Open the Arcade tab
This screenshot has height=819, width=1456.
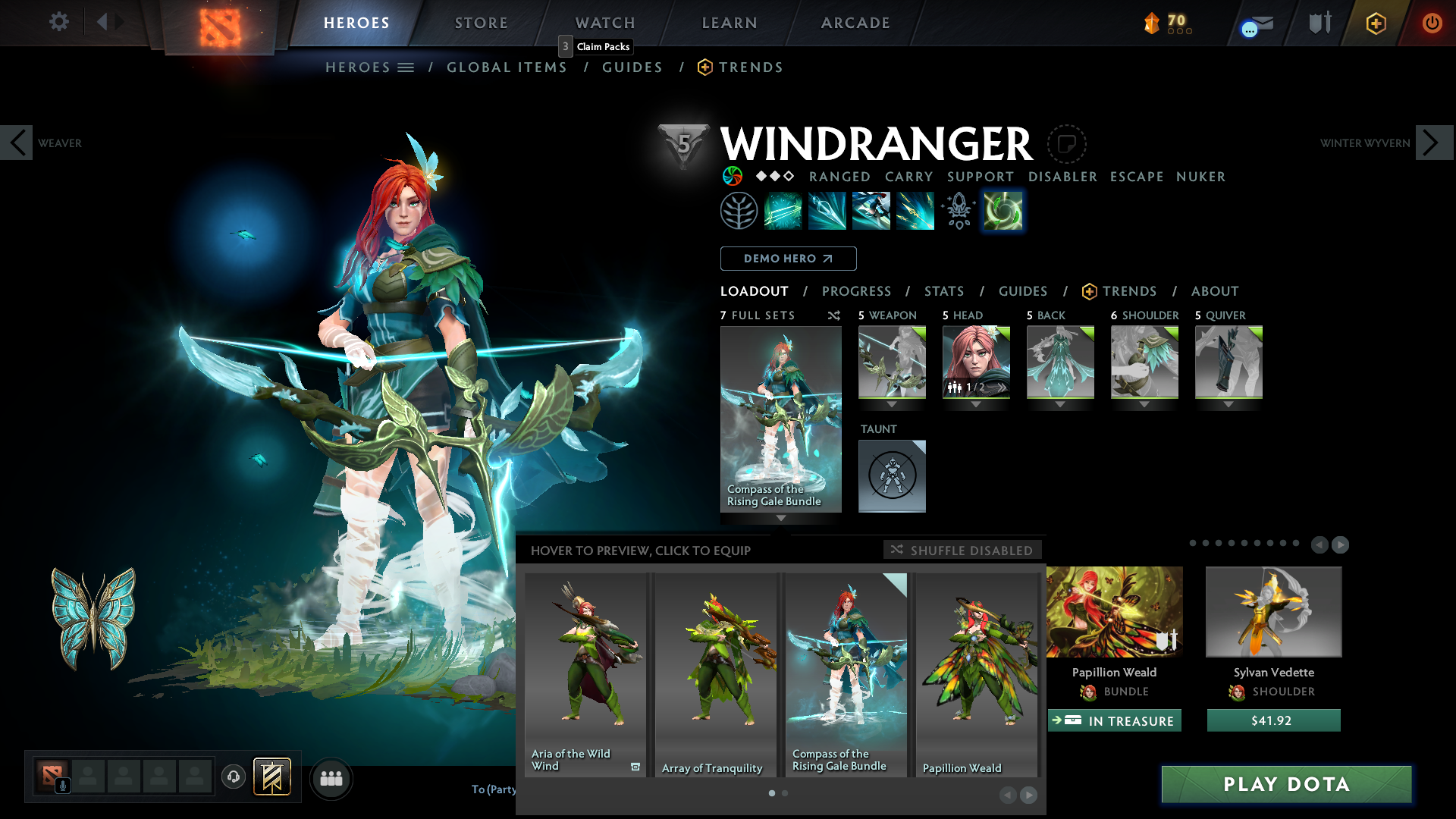tap(855, 23)
